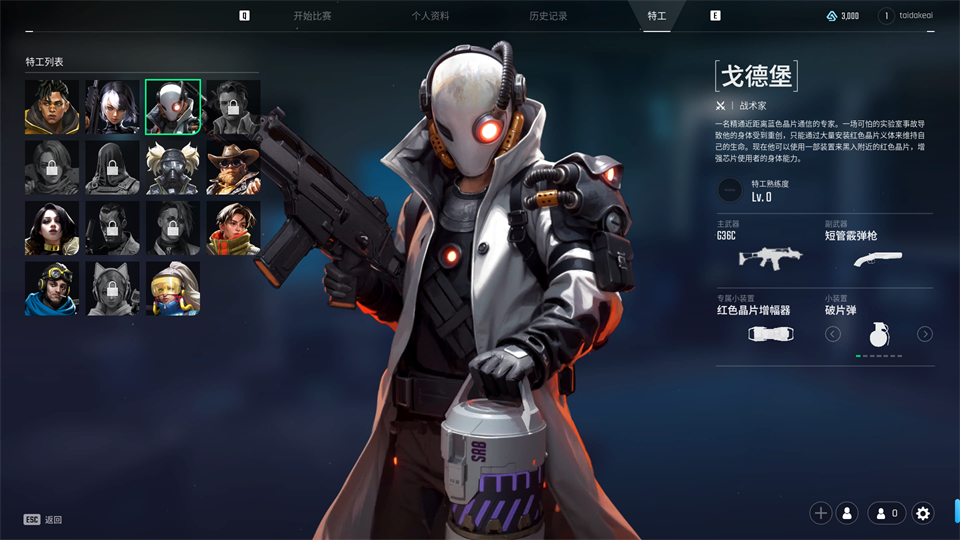Open the settings gear
The height and width of the screenshot is (540, 960).
923,513
